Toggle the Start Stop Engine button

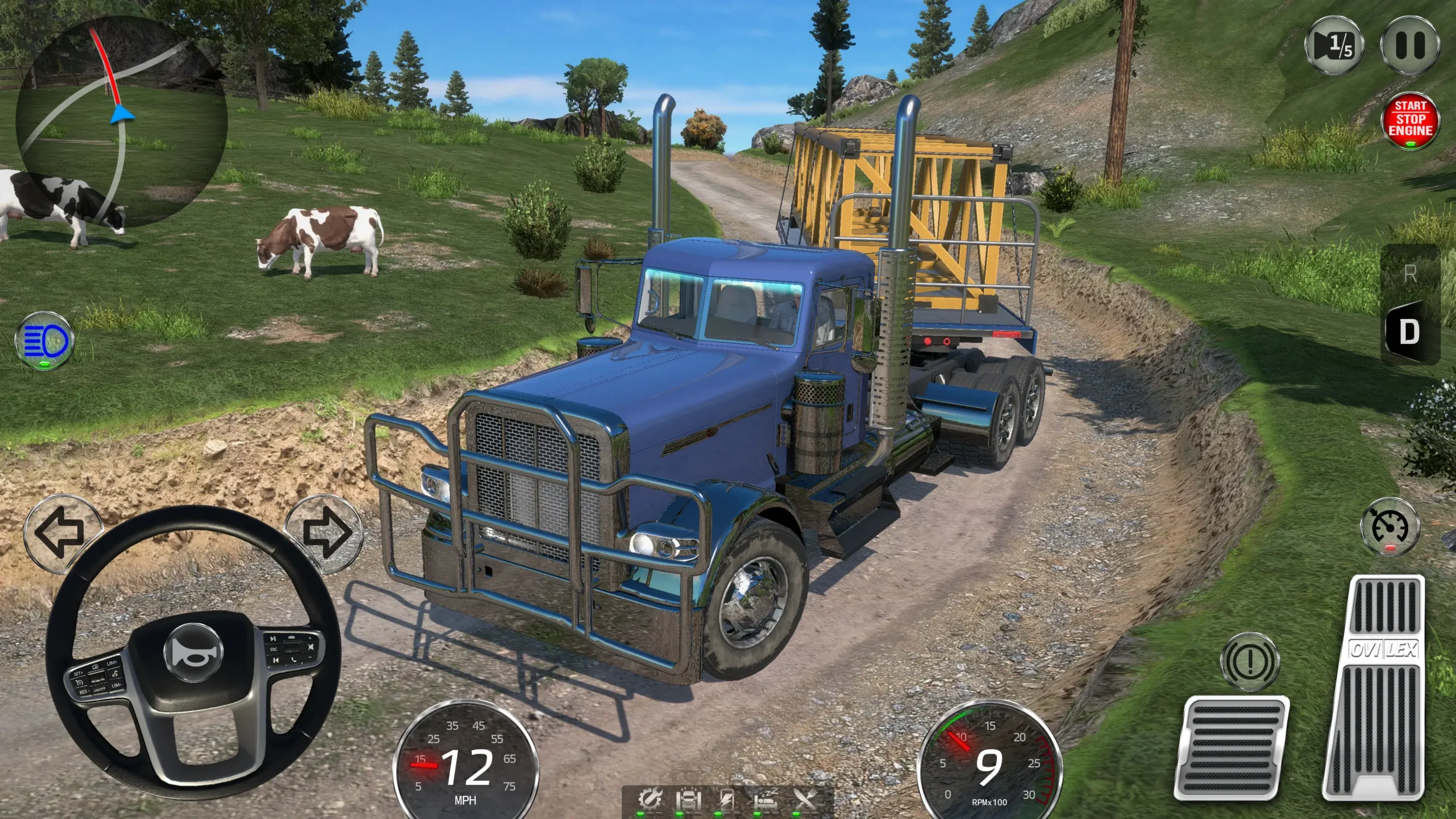1410,120
